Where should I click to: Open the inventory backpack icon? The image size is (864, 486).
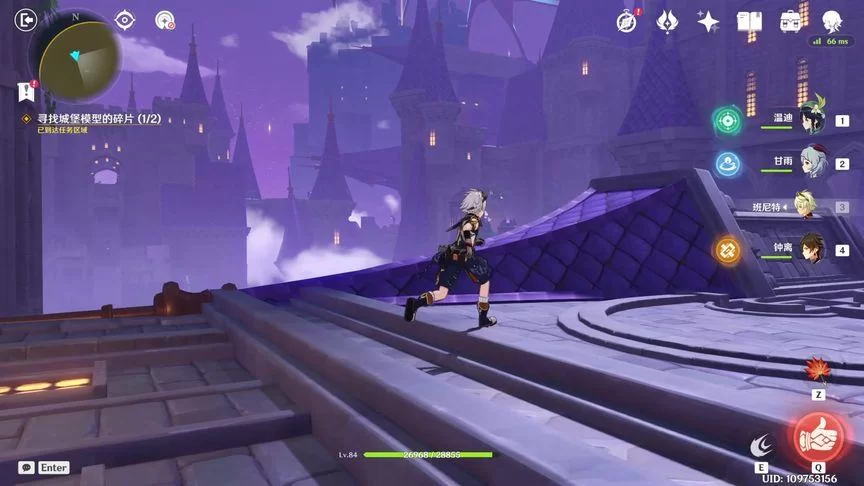[790, 21]
